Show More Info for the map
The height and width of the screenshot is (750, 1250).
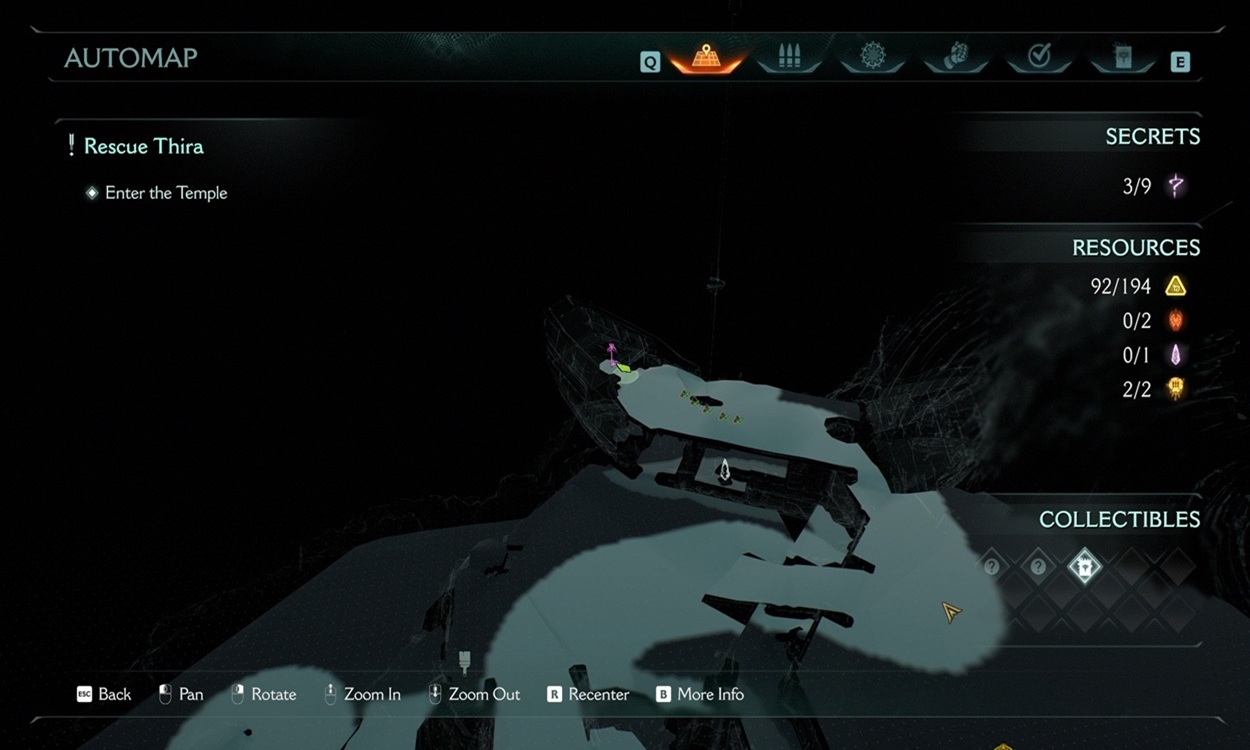pyautogui.click(x=699, y=694)
